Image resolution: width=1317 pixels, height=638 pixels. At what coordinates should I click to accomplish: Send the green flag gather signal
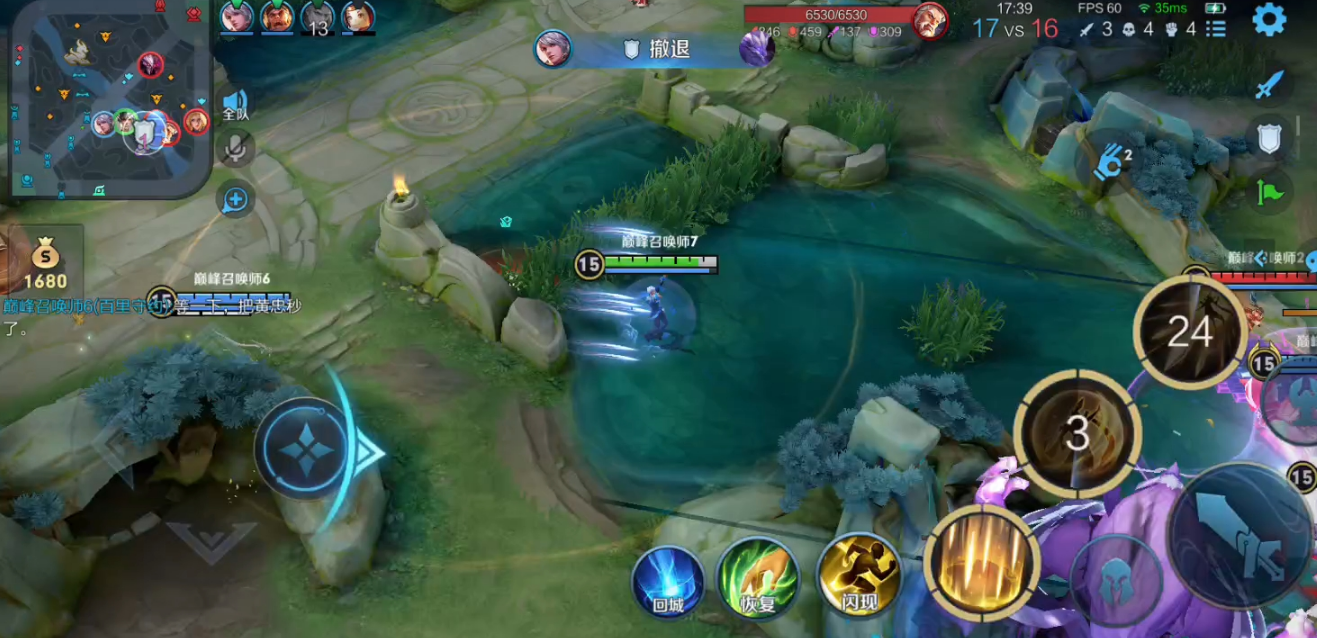coord(1269,190)
